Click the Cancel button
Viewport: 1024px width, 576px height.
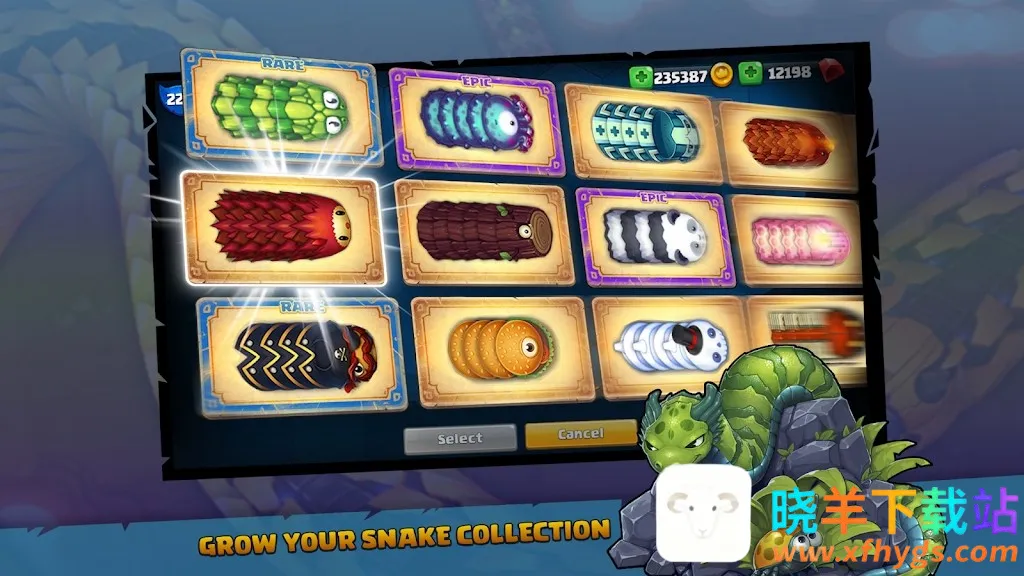pyautogui.click(x=580, y=434)
